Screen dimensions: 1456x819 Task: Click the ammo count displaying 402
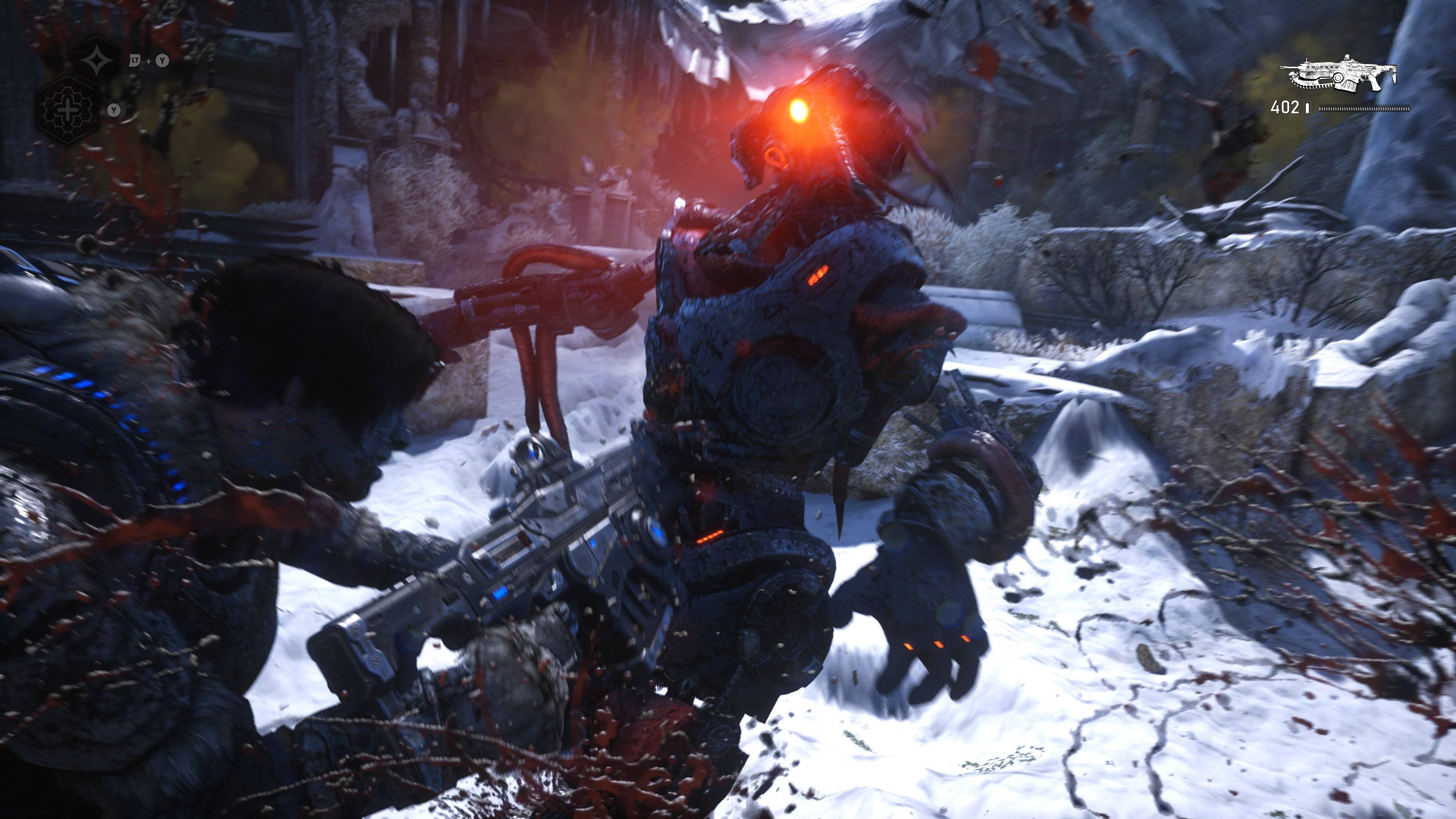click(1286, 108)
